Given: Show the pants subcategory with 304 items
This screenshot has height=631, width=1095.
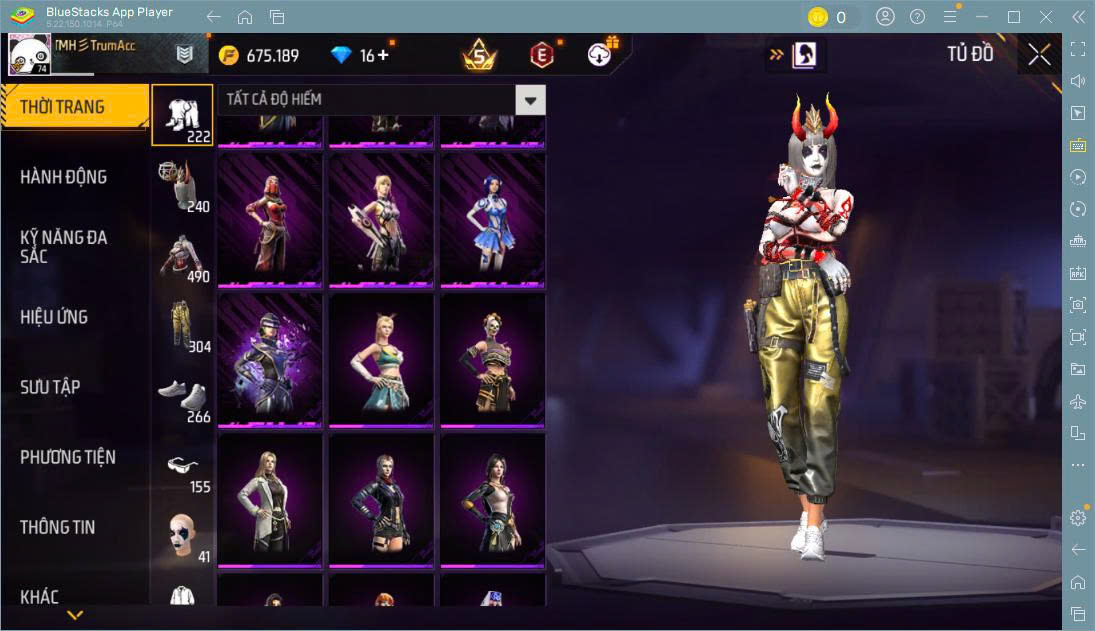Looking at the screenshot, I should (x=183, y=327).
